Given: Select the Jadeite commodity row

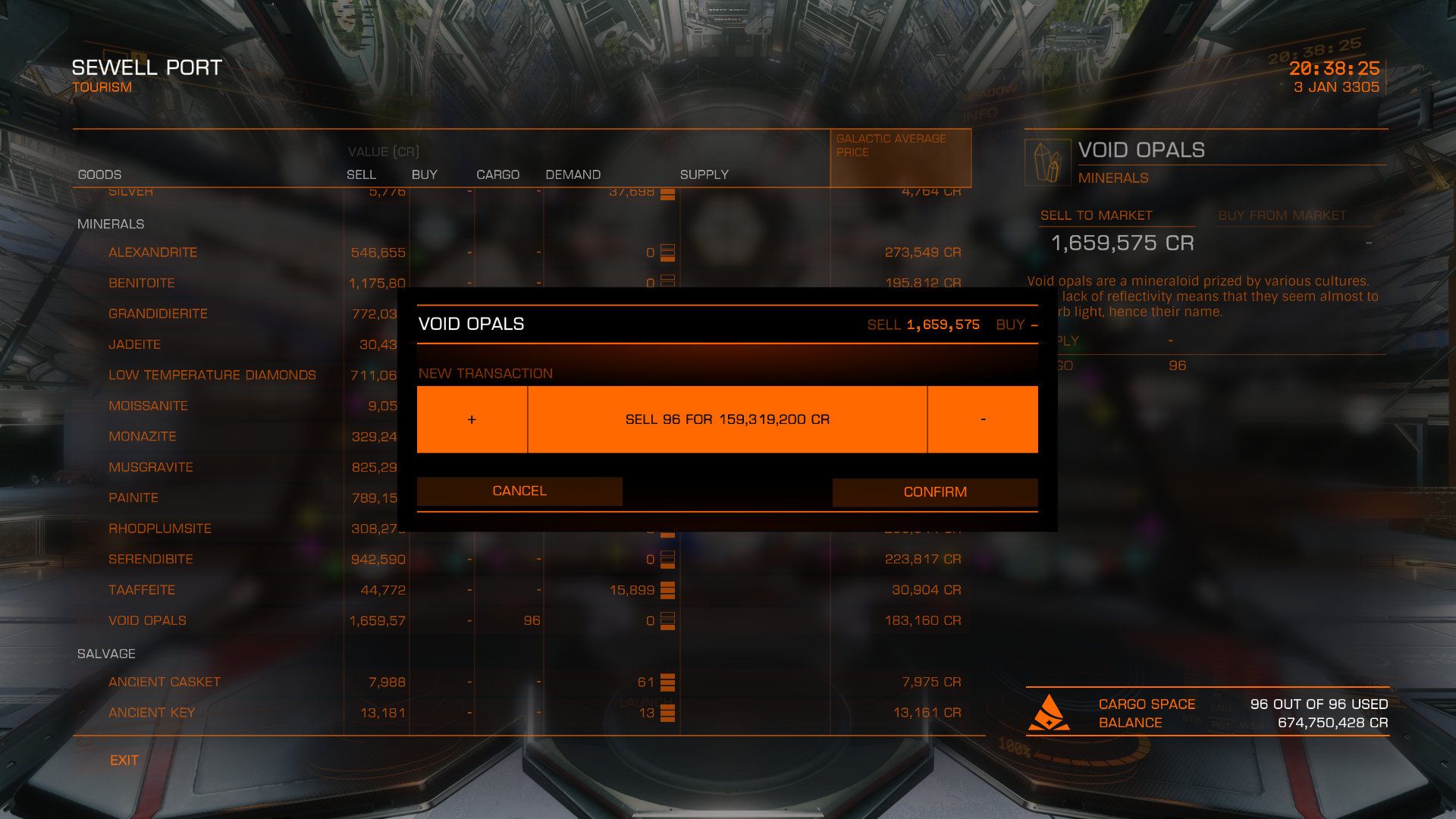Looking at the screenshot, I should [x=134, y=344].
